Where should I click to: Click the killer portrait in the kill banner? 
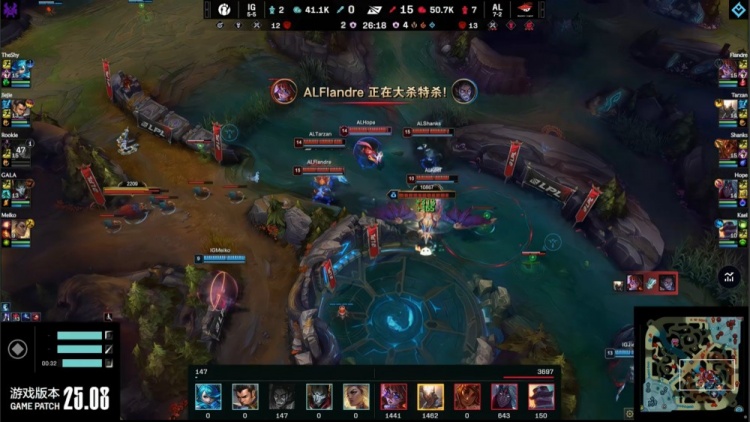click(x=285, y=91)
